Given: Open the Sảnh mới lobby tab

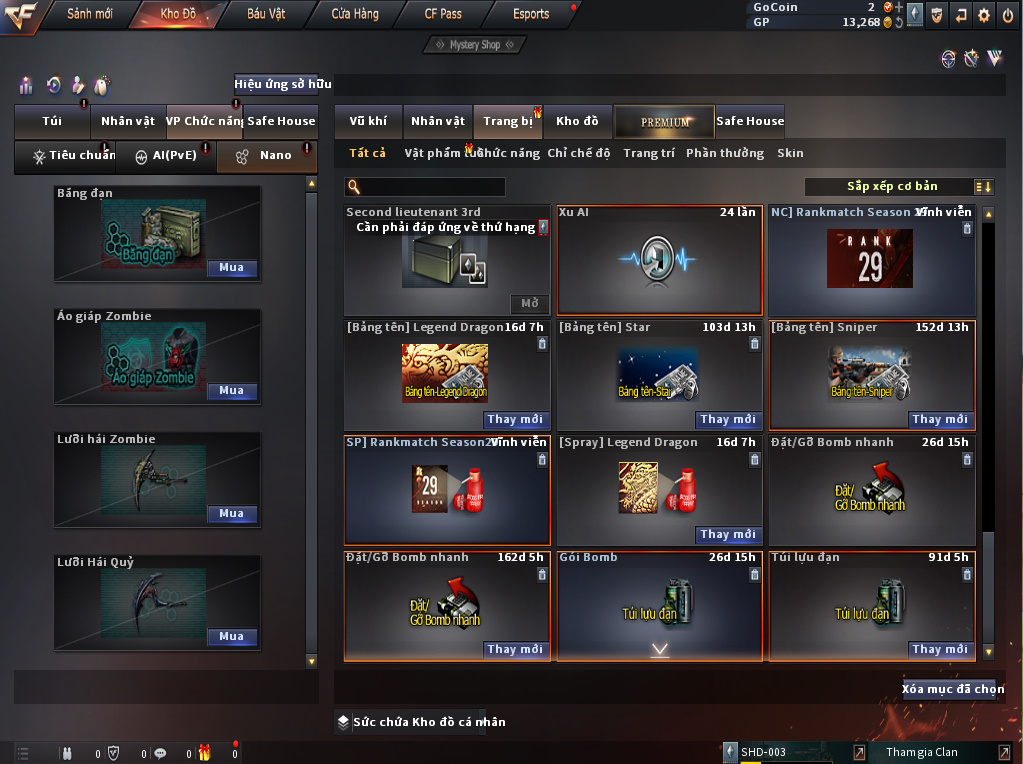Looking at the screenshot, I should click(x=89, y=14).
